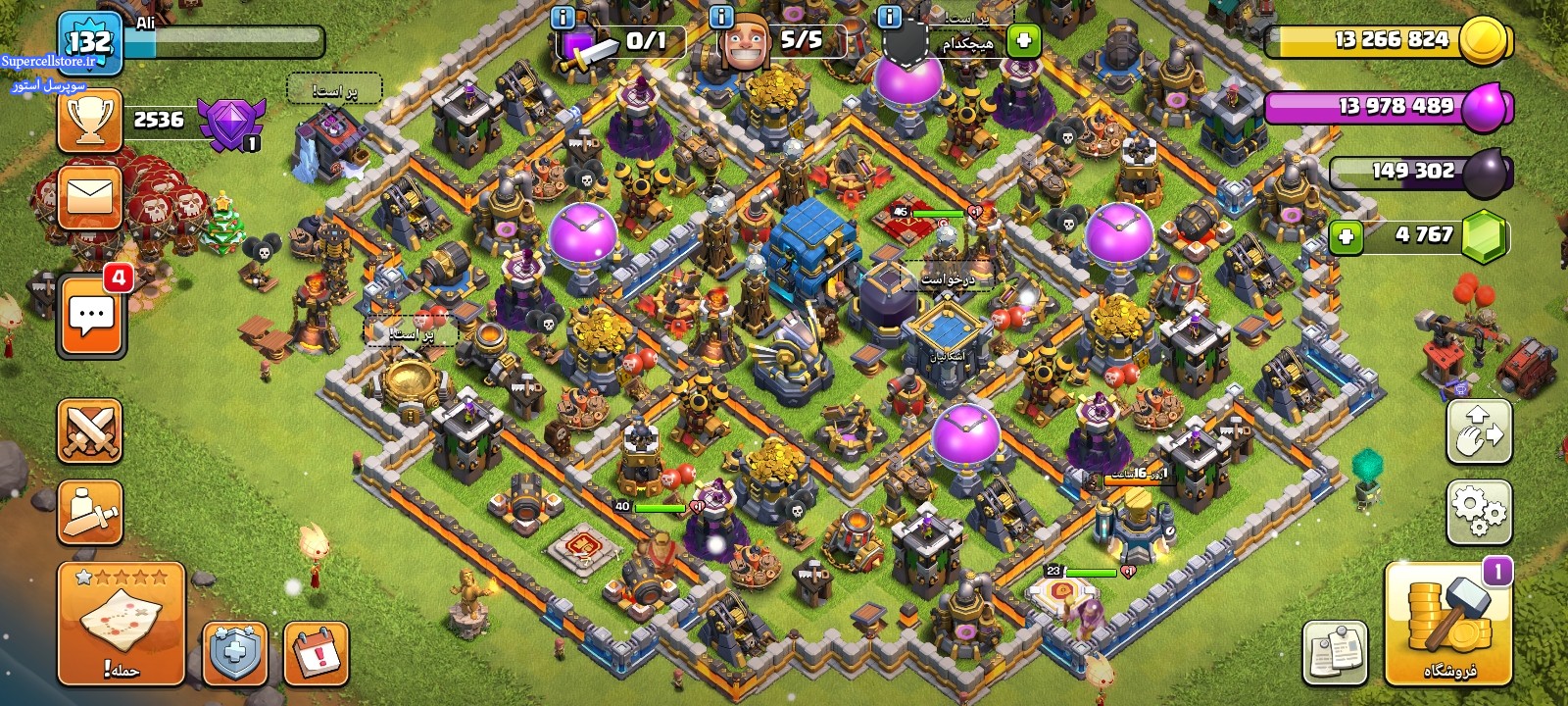Open the shield protection info button
The width and height of the screenshot is (1568, 706).
pos(235,653)
